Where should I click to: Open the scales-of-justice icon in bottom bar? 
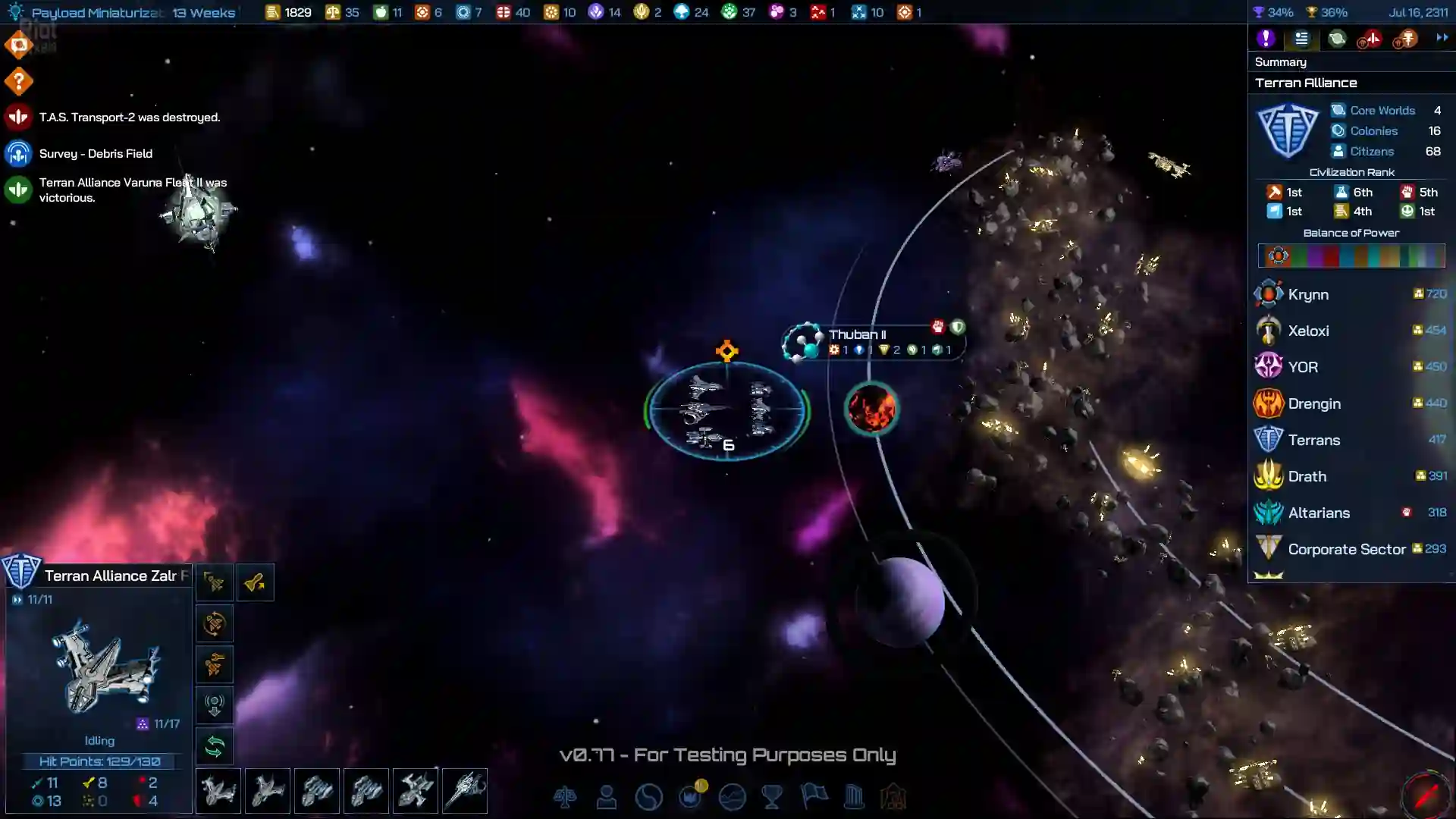pyautogui.click(x=565, y=797)
